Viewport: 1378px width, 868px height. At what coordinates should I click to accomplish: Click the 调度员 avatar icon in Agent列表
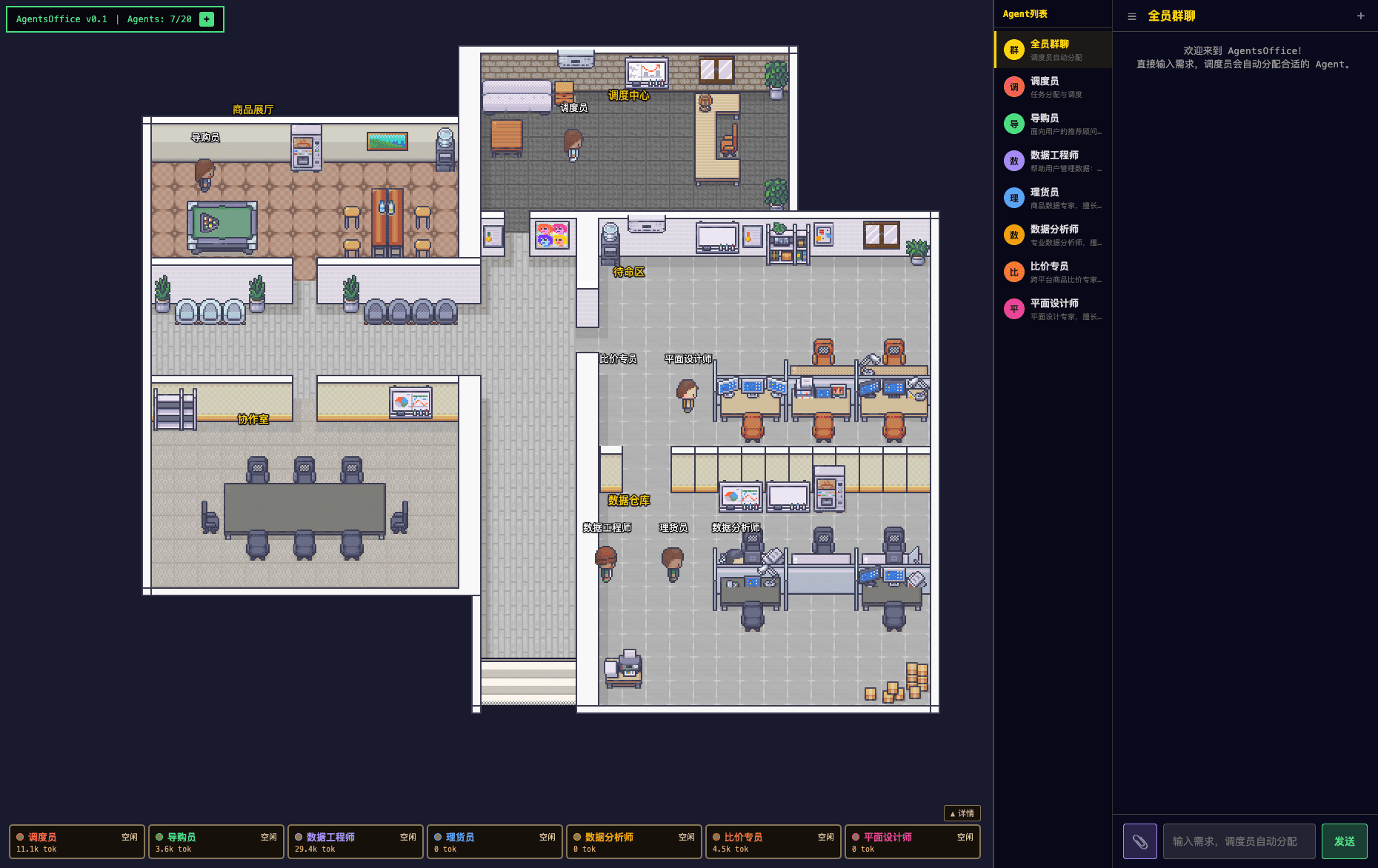(x=1013, y=87)
